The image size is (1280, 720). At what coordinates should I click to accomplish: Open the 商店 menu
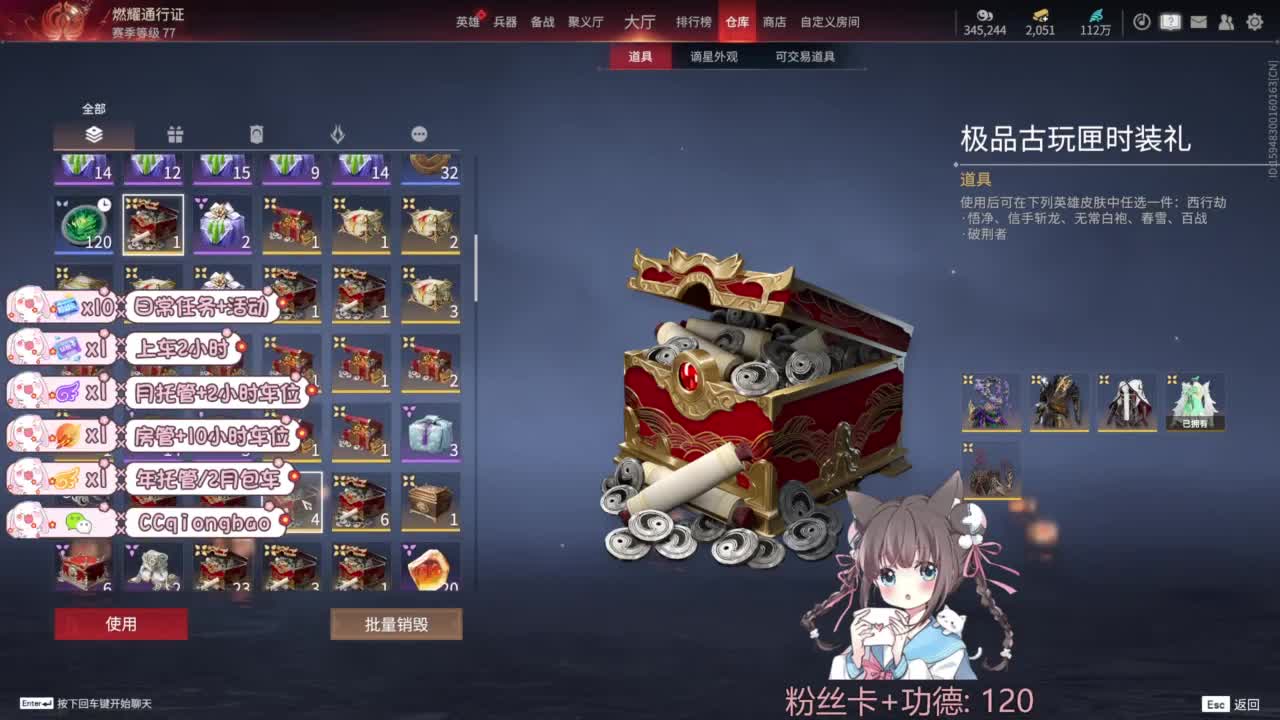pyautogui.click(x=773, y=21)
